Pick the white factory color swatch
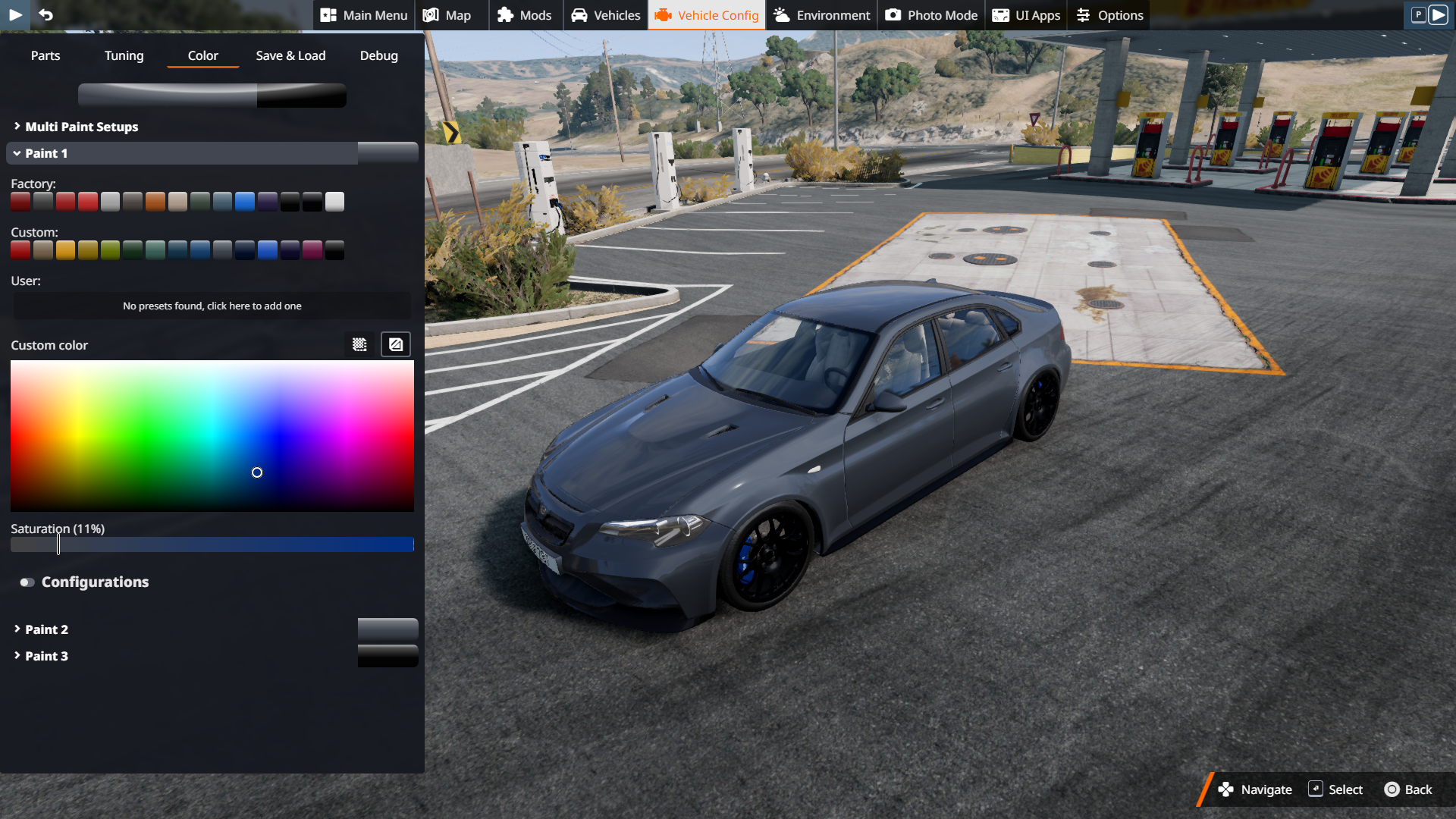Viewport: 1456px width, 819px height. coord(334,202)
